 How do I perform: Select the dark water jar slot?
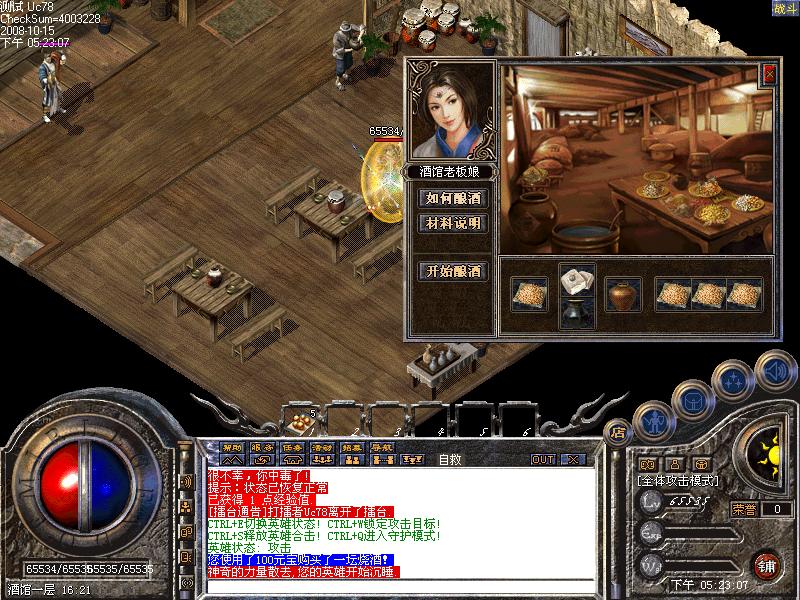577,313
